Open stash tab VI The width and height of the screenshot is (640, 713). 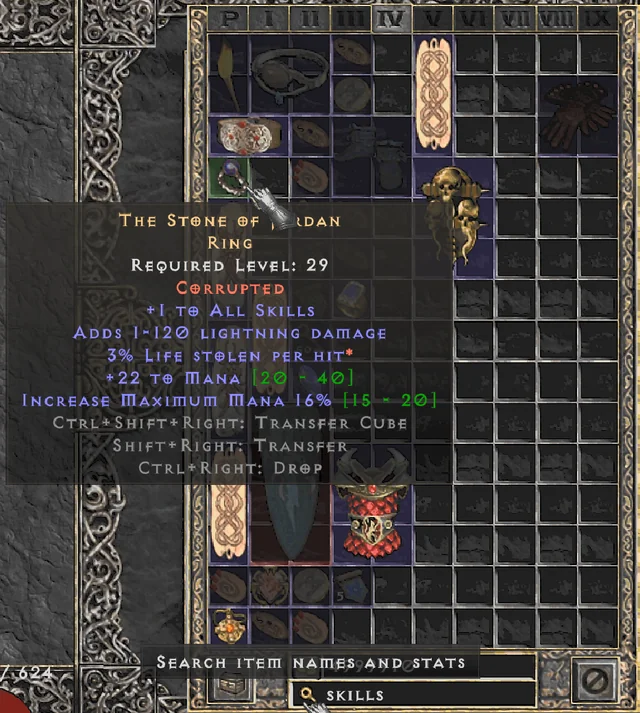tap(474, 18)
